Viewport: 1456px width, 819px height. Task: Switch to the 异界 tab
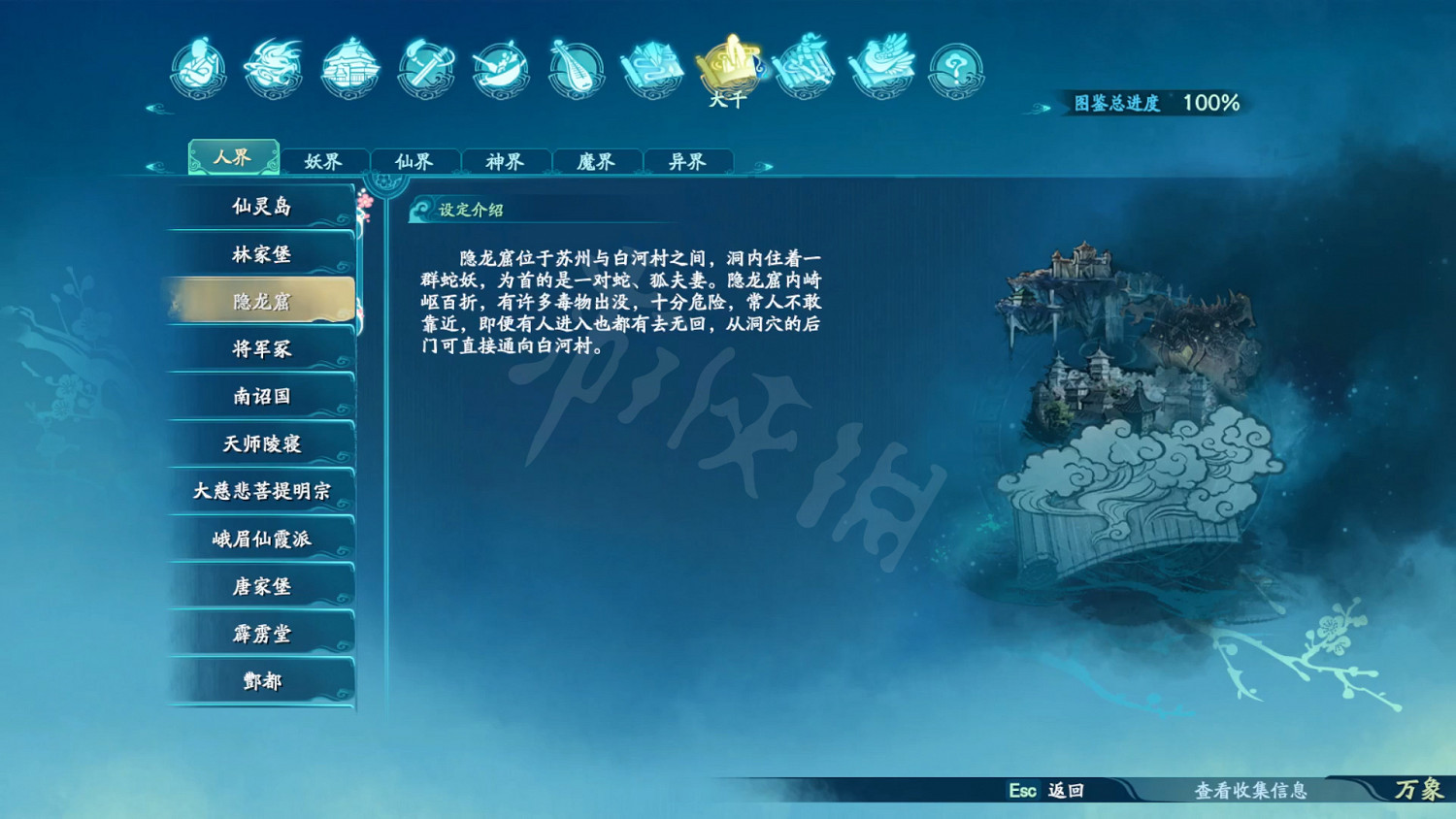[x=686, y=161]
